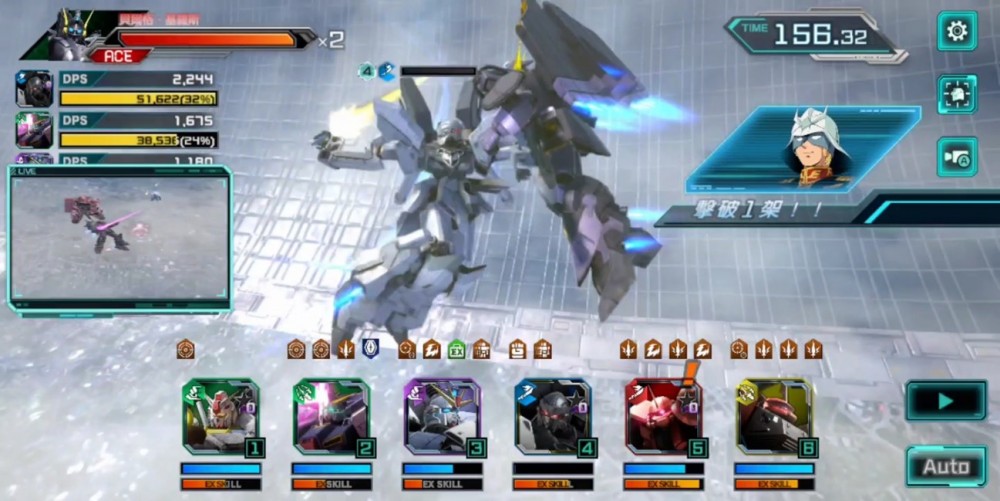Select unit card number 6
Viewport: 1000px width, 501px height.
click(x=775, y=416)
